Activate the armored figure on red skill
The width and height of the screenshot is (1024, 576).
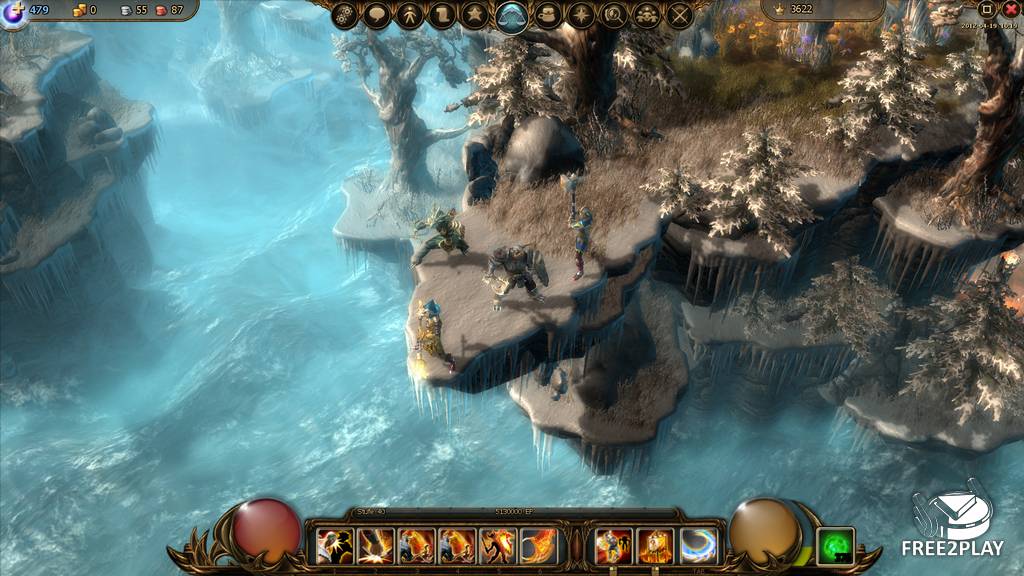click(614, 546)
